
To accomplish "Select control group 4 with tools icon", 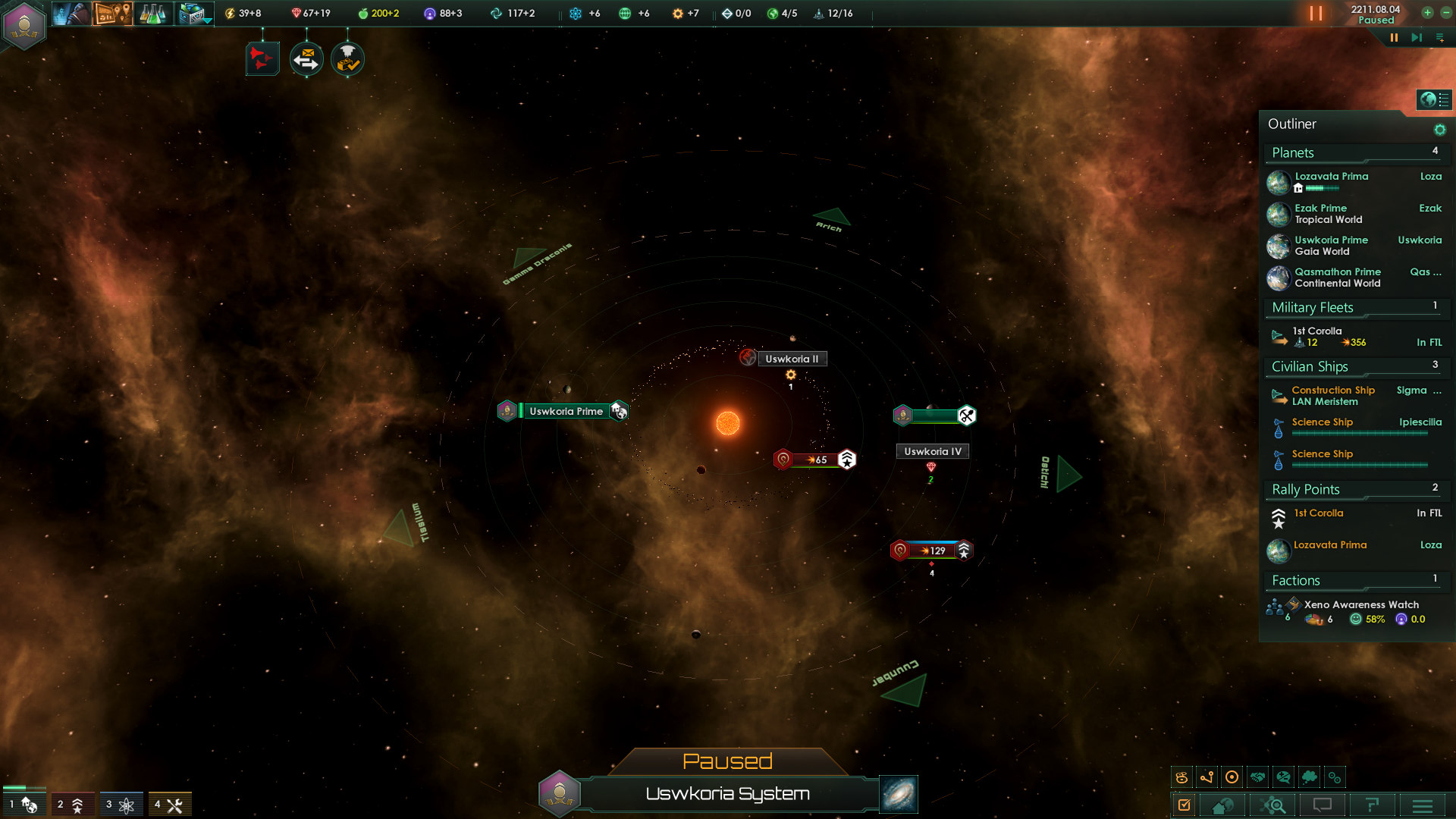I will pos(169,805).
